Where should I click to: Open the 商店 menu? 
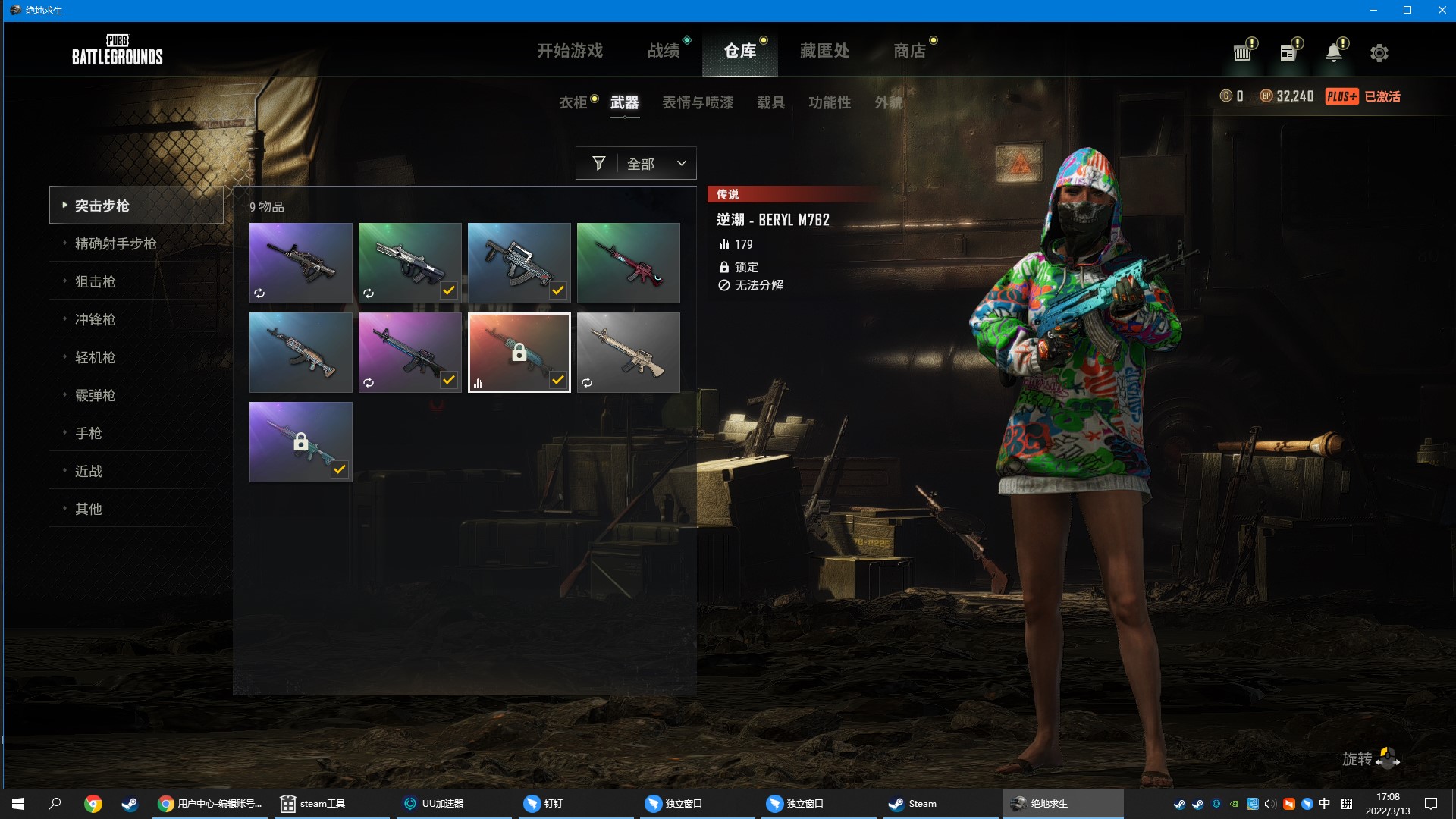[x=909, y=51]
